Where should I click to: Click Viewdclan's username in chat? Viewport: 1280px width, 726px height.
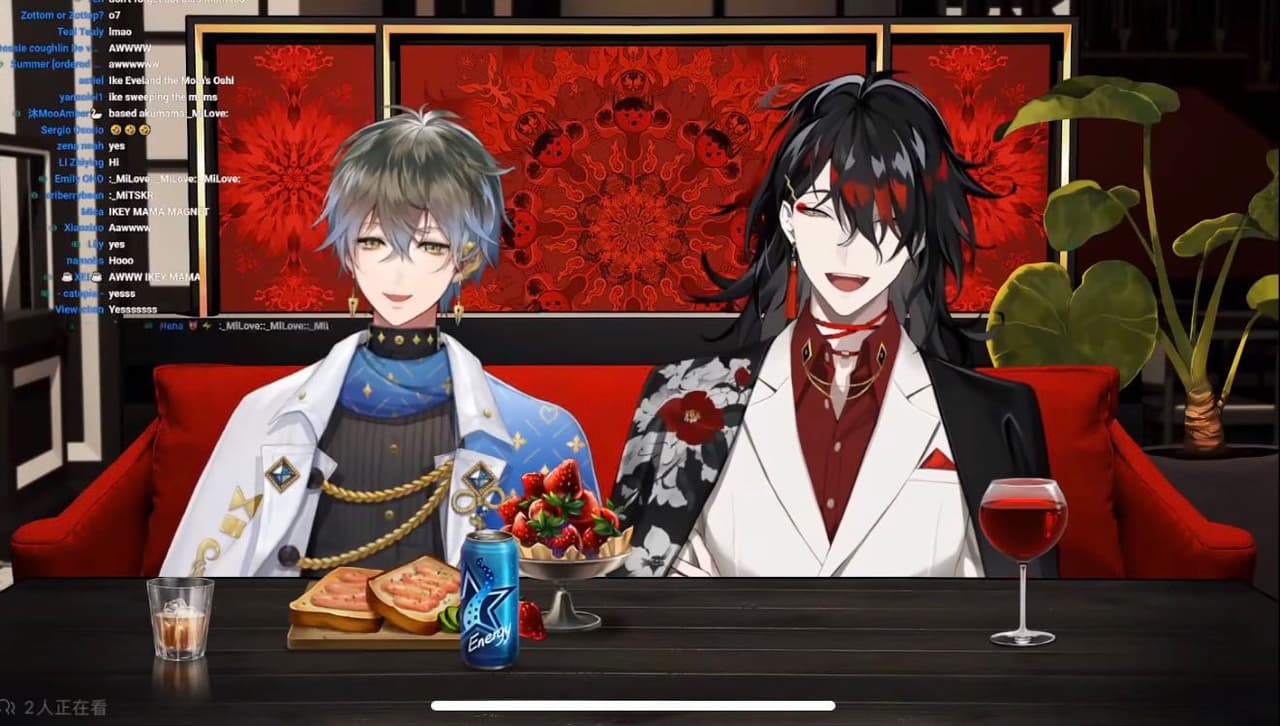coord(78,308)
